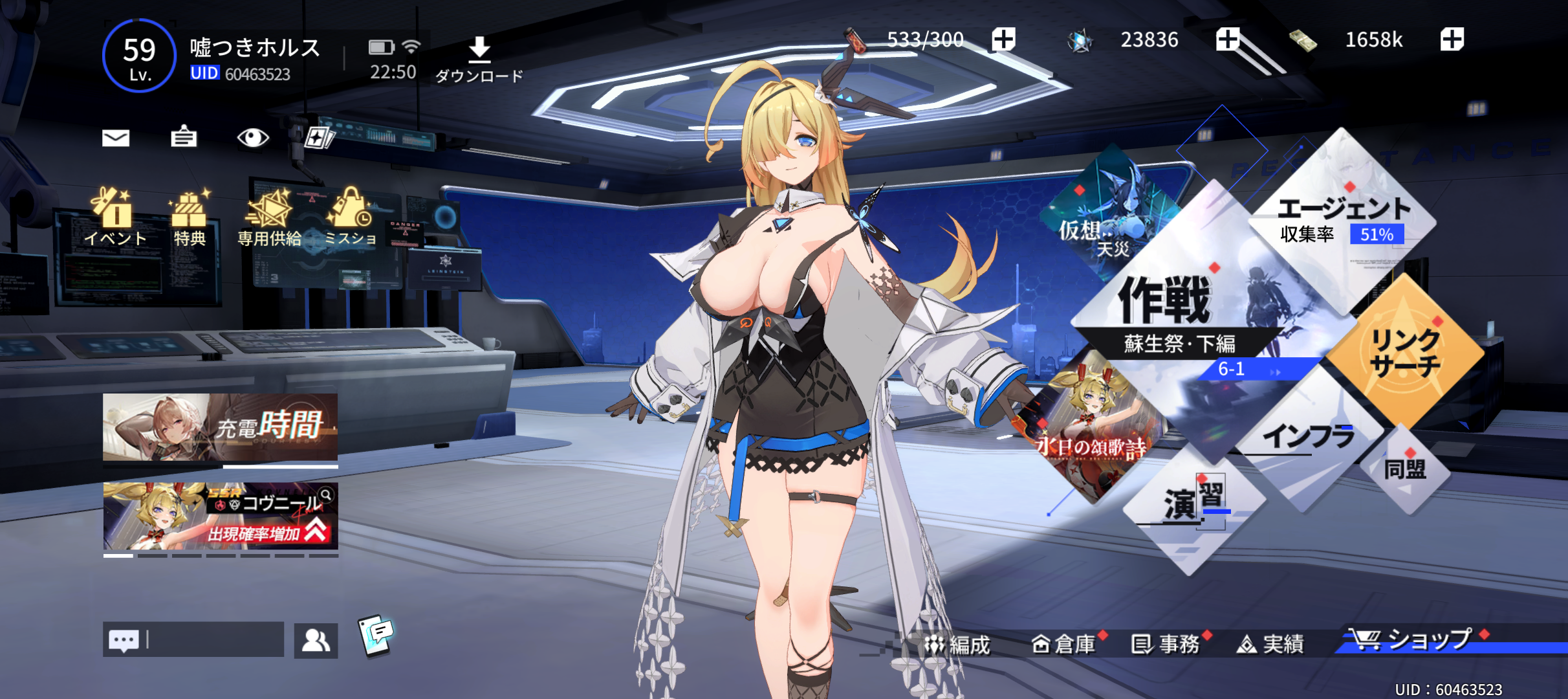Viewport: 1568px width, 699px height.
Task: Add stamina with the plus beside 533/300
Action: (1003, 39)
